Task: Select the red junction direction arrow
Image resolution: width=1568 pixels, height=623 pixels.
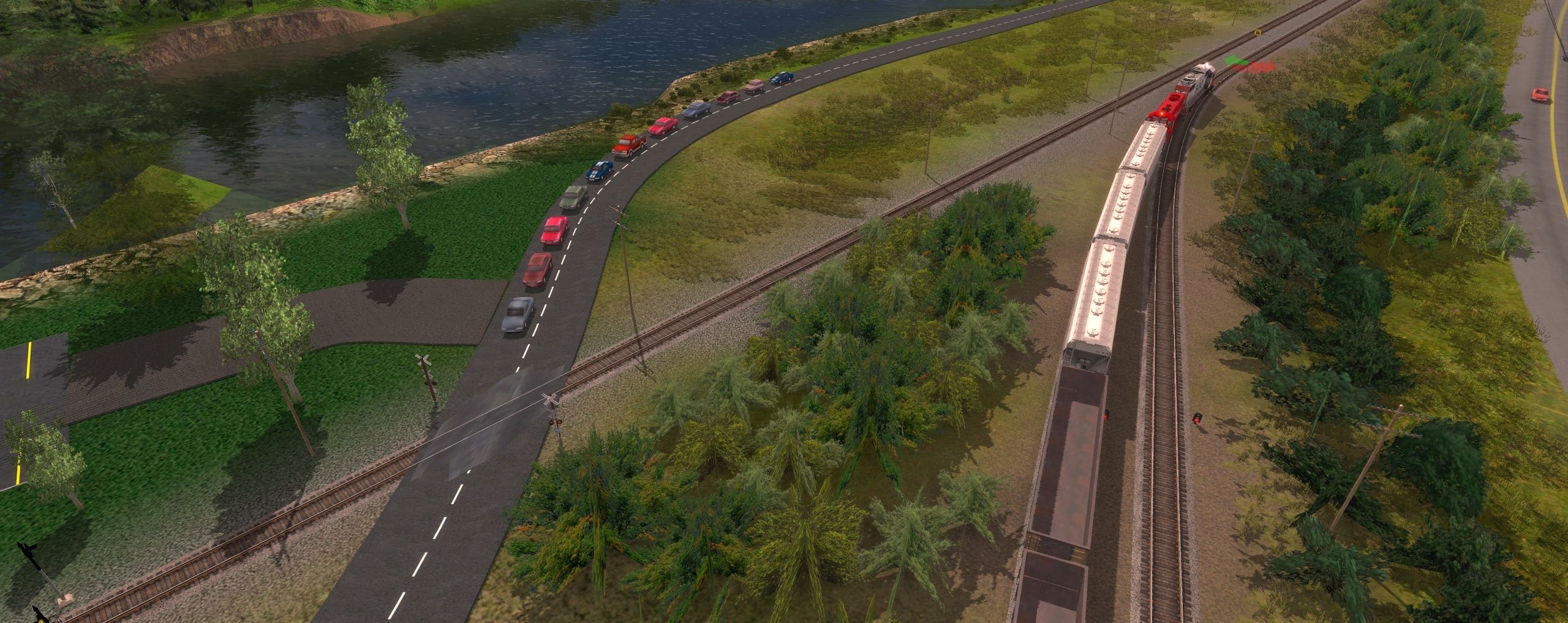Action: (x=1259, y=66)
